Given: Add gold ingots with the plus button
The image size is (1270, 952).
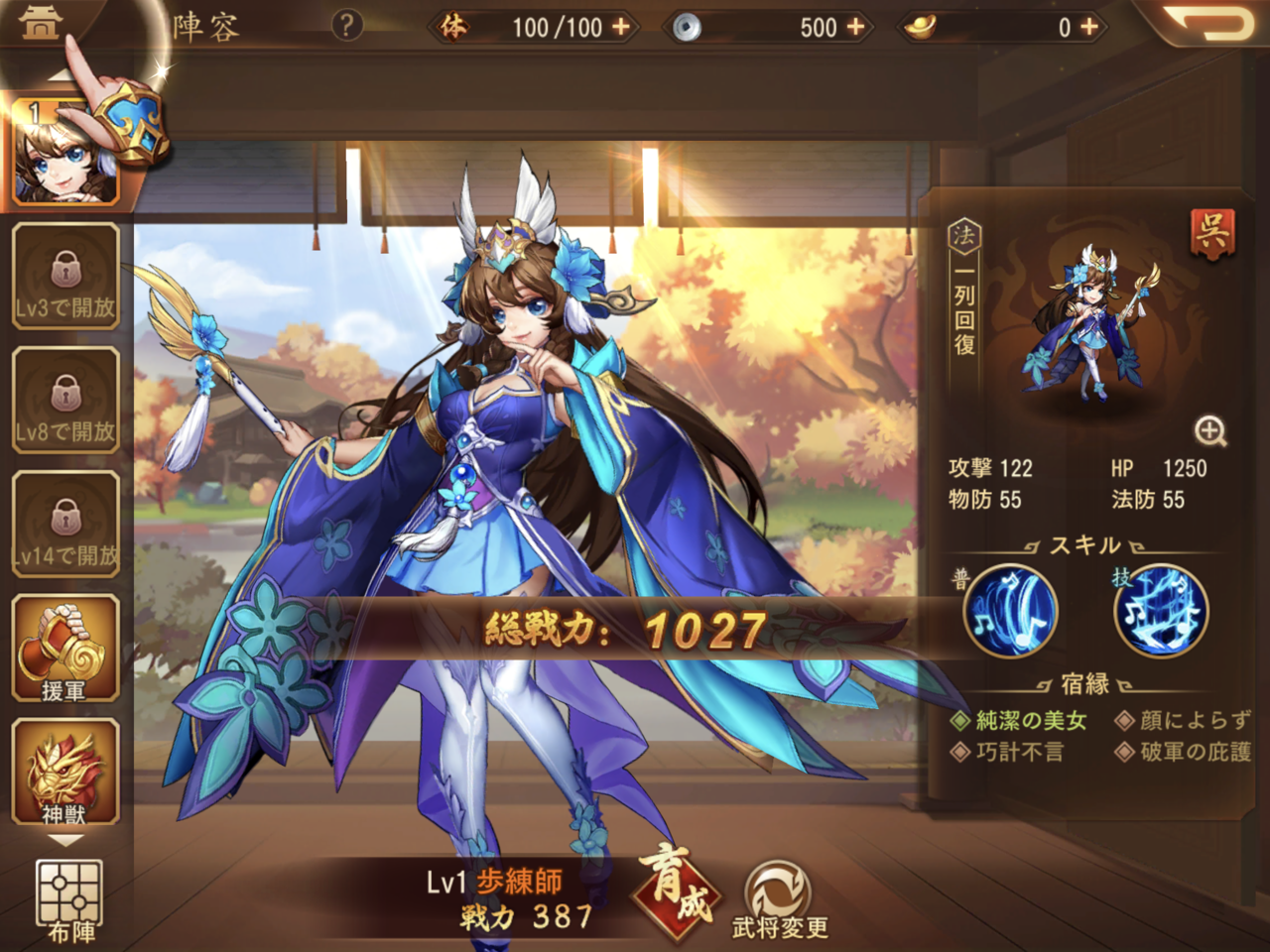Looking at the screenshot, I should coord(1089,27).
